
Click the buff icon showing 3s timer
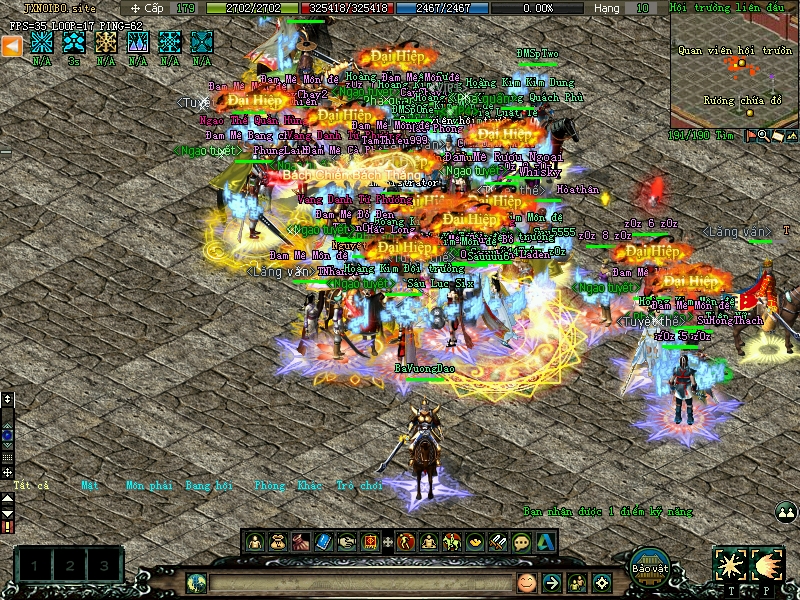pyautogui.click(x=74, y=42)
